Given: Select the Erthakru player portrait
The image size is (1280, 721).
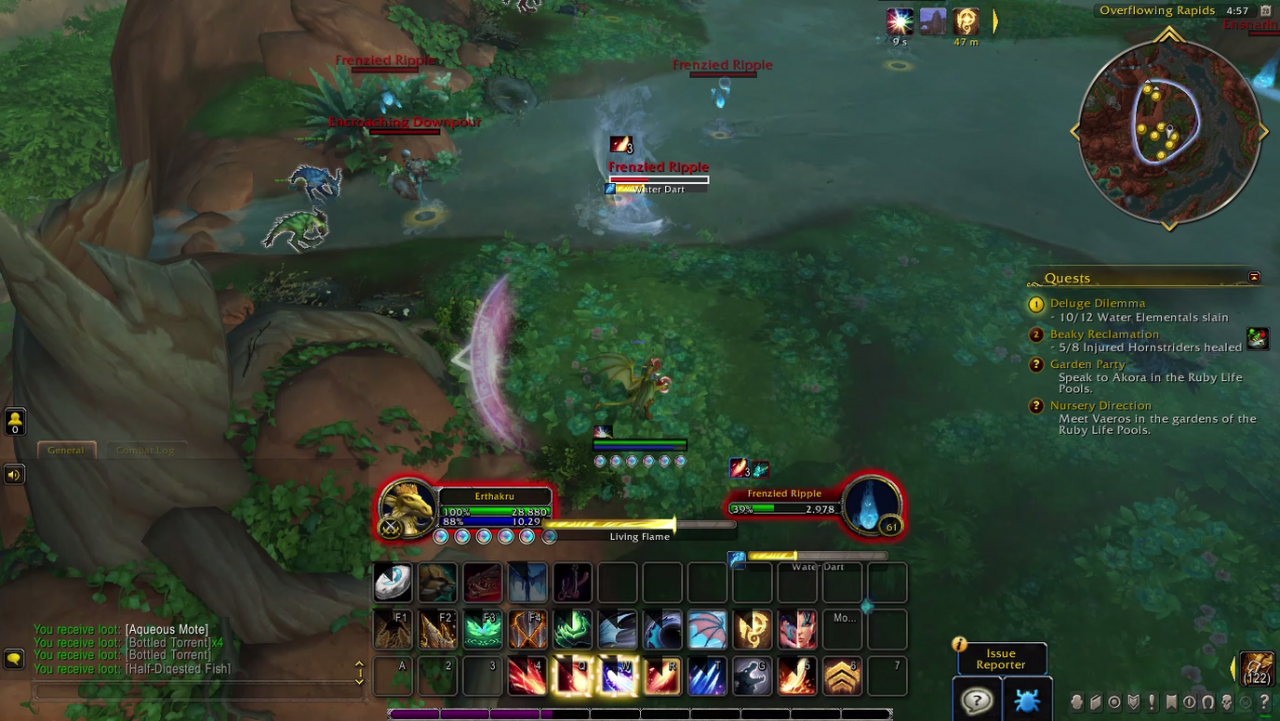Looking at the screenshot, I should pyautogui.click(x=408, y=508).
